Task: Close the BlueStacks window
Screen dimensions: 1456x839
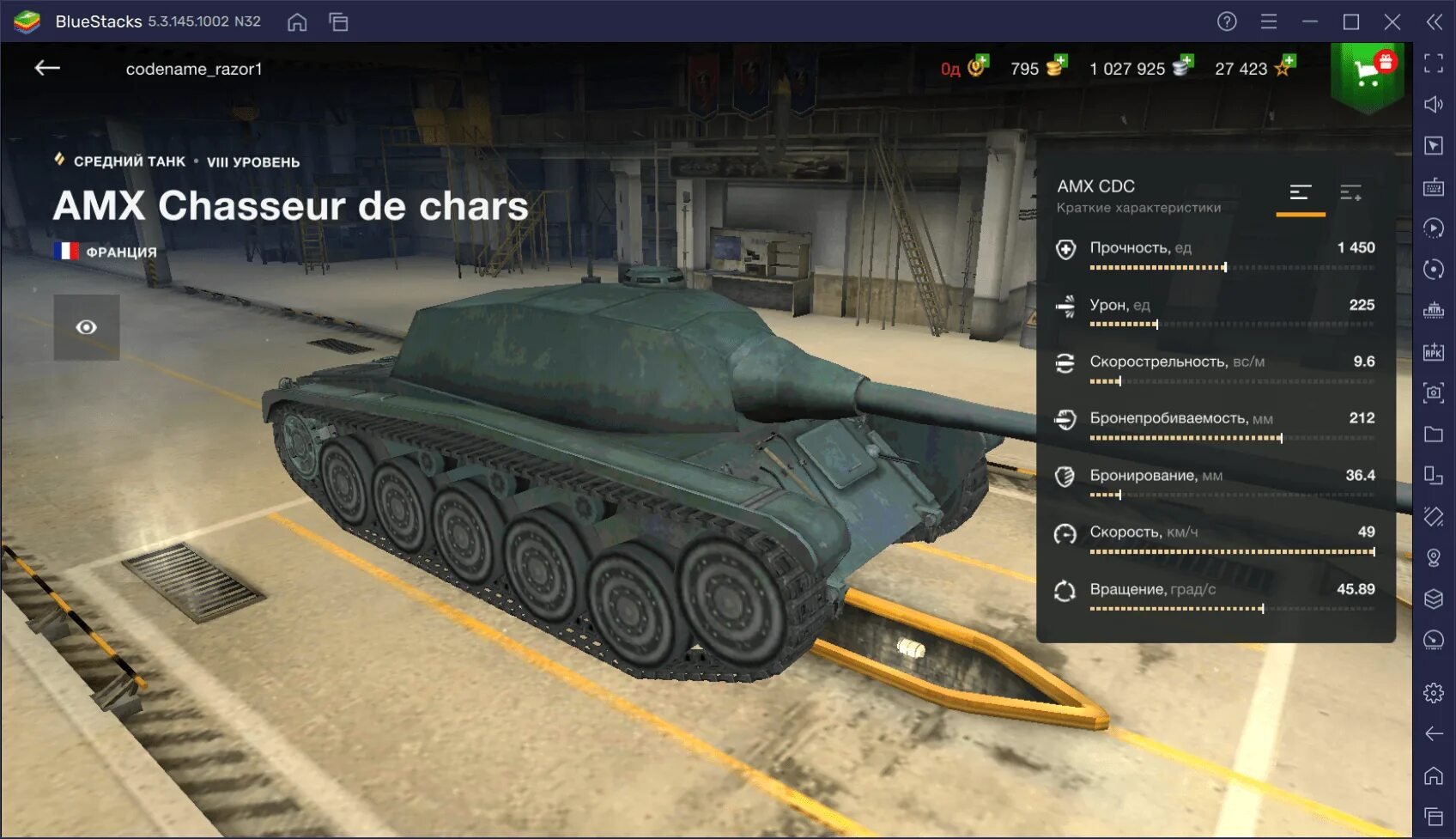Action: [x=1392, y=21]
